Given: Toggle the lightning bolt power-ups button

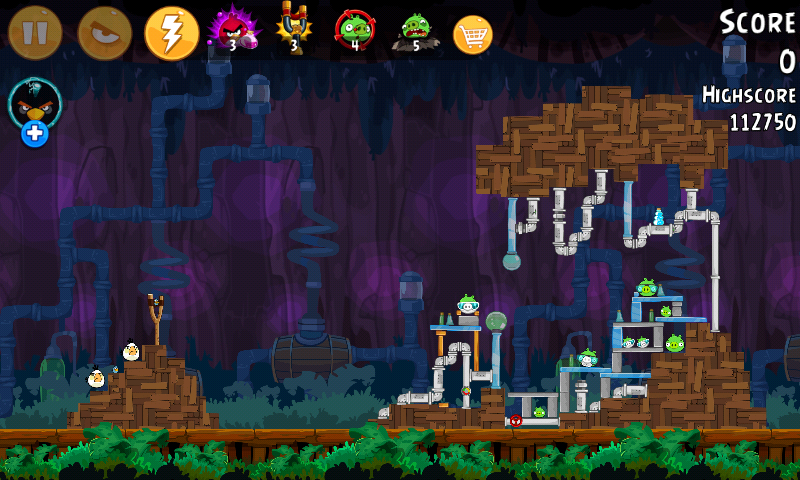Looking at the screenshot, I should [172, 33].
